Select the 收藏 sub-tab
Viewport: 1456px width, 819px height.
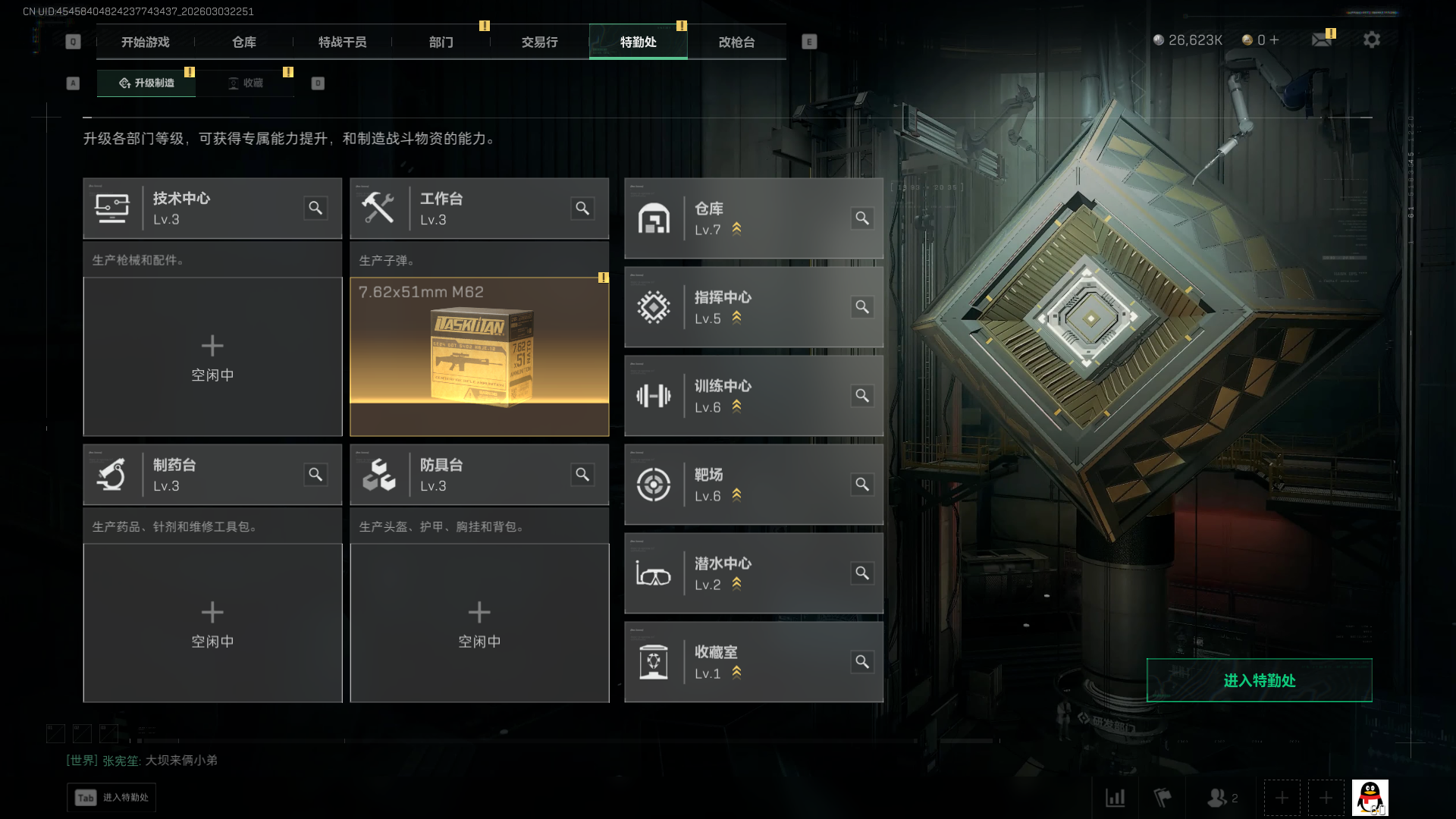click(x=246, y=83)
